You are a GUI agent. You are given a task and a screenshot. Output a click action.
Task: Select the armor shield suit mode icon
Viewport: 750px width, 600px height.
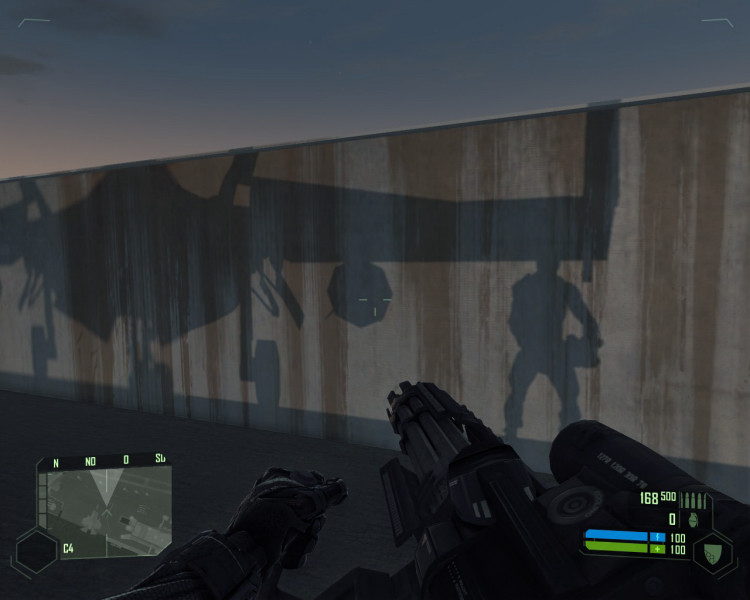pyautogui.click(x=712, y=551)
